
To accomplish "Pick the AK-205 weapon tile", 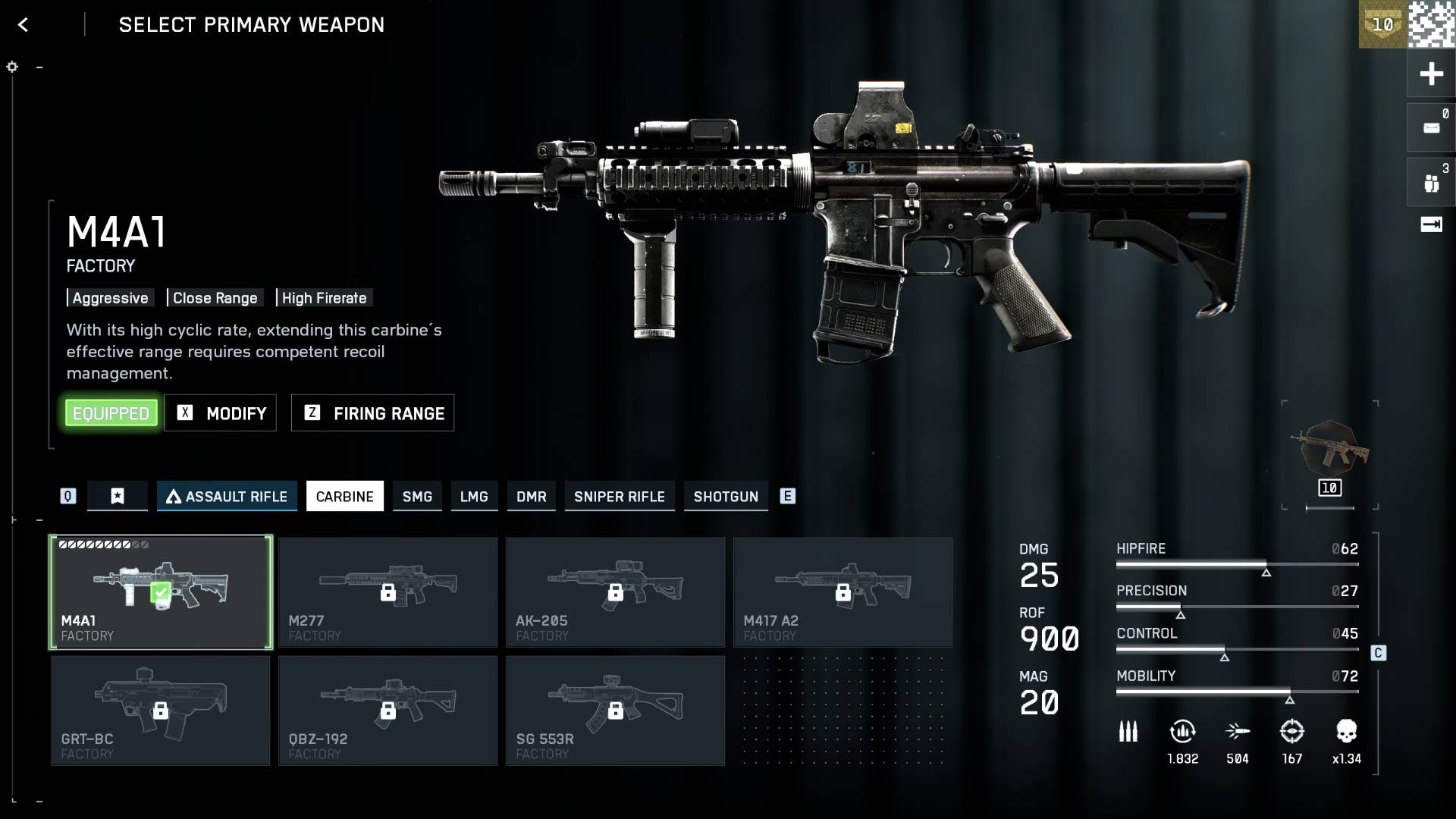I will 615,592.
